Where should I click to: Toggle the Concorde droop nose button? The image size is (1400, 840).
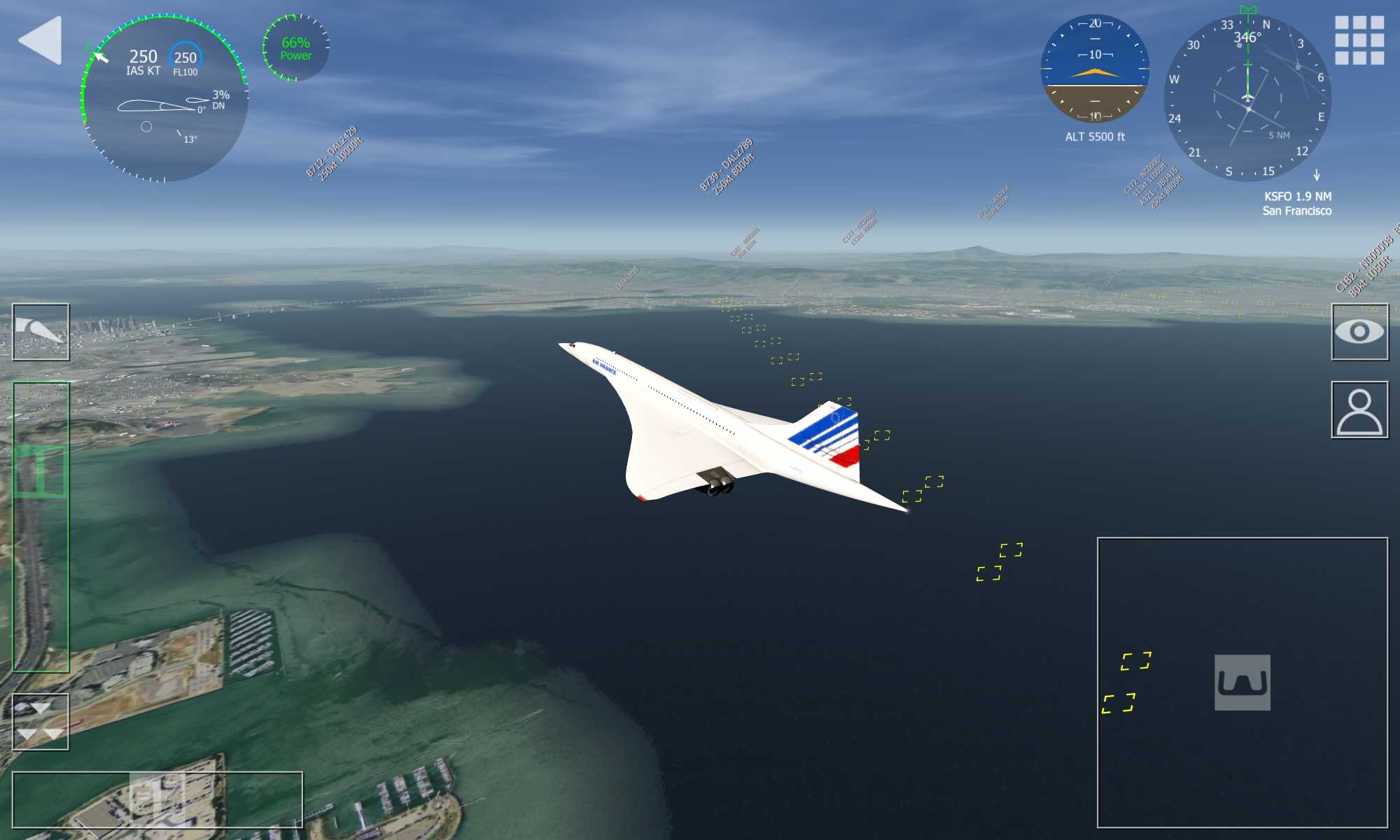(x=41, y=332)
